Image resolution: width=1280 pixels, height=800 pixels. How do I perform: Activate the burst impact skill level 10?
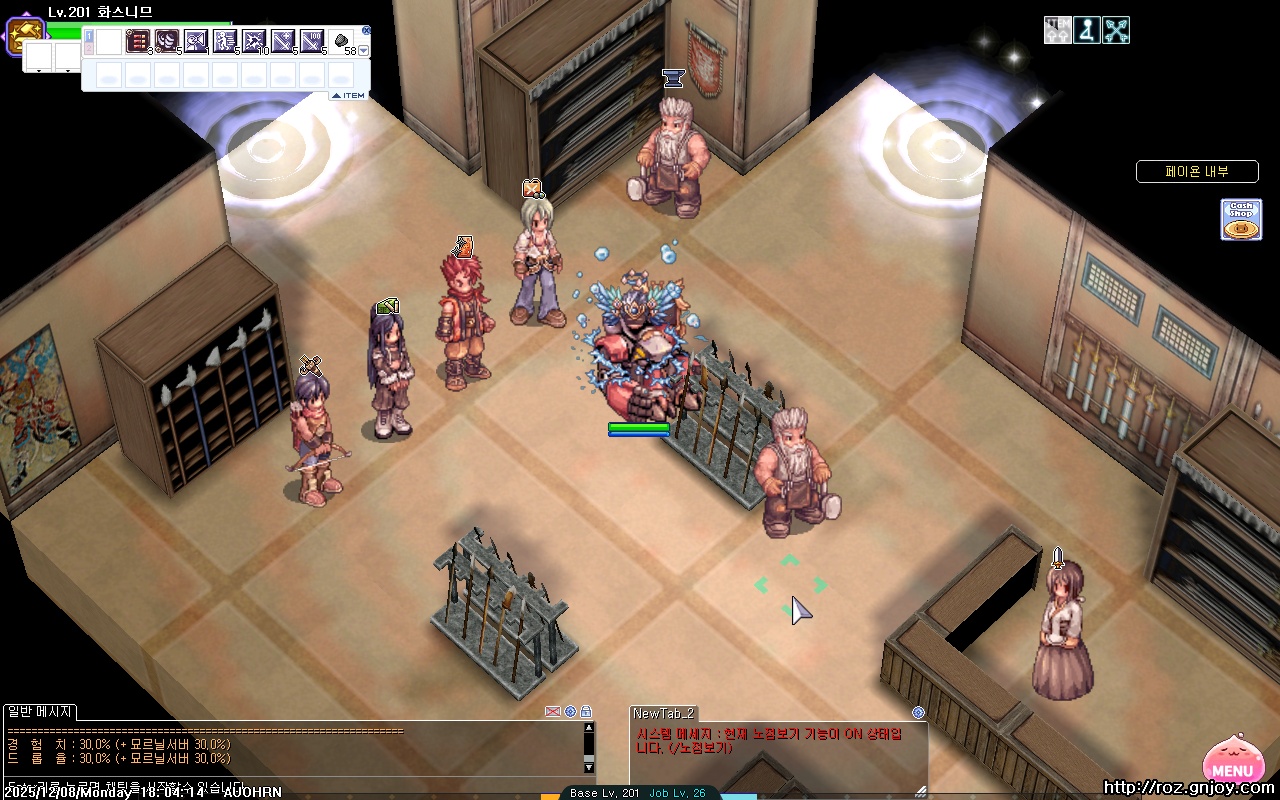click(254, 41)
